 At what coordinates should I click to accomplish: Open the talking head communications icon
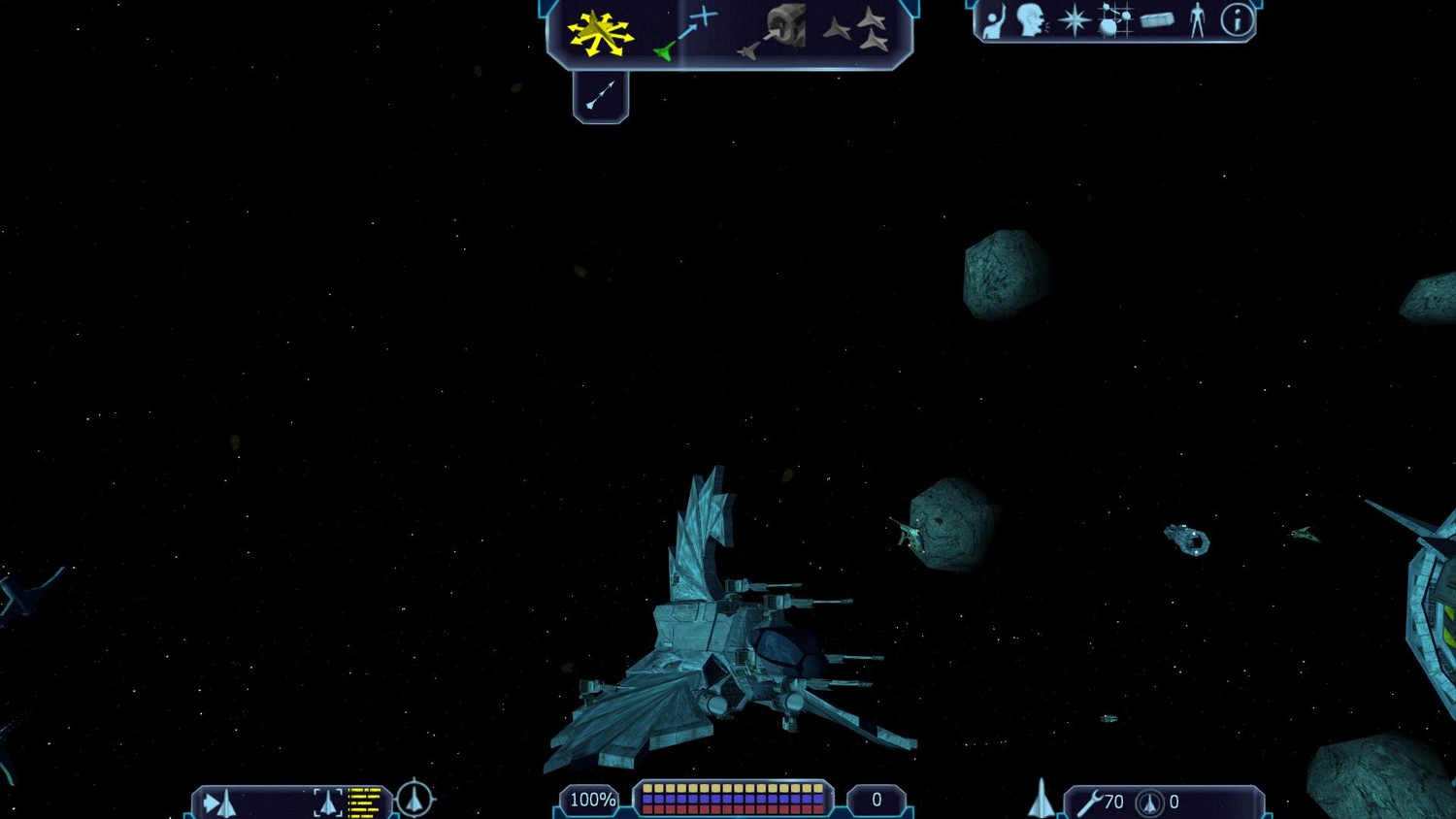[1031, 20]
